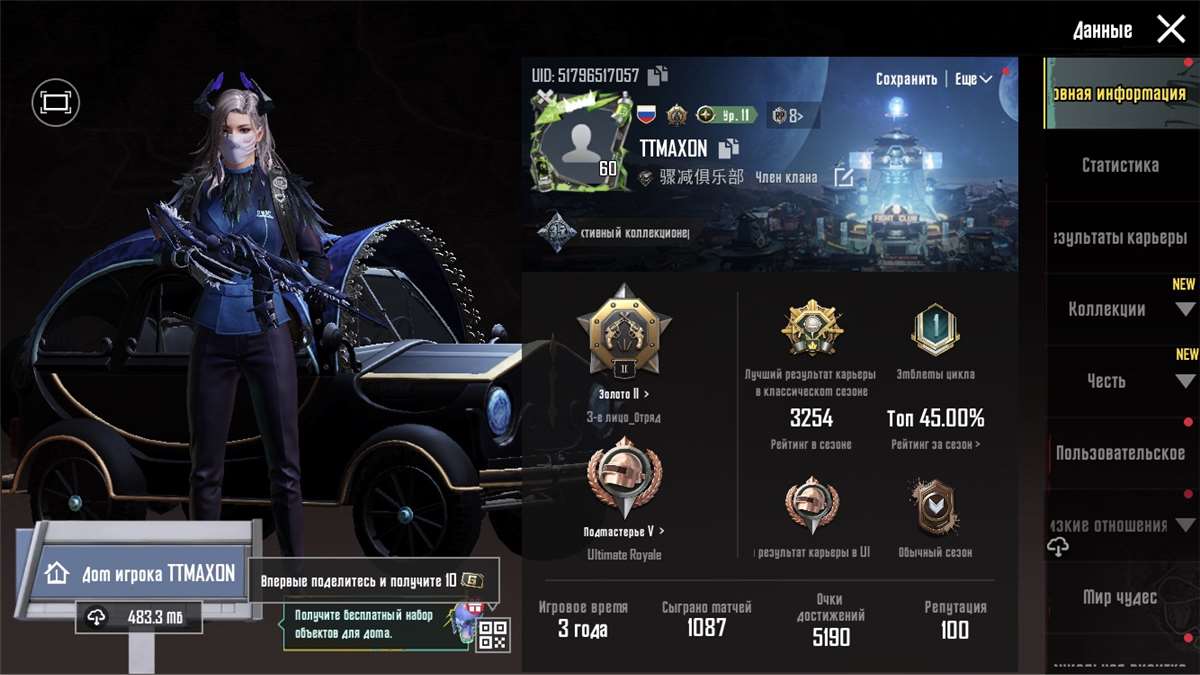Copy the player UID

pos(658,75)
